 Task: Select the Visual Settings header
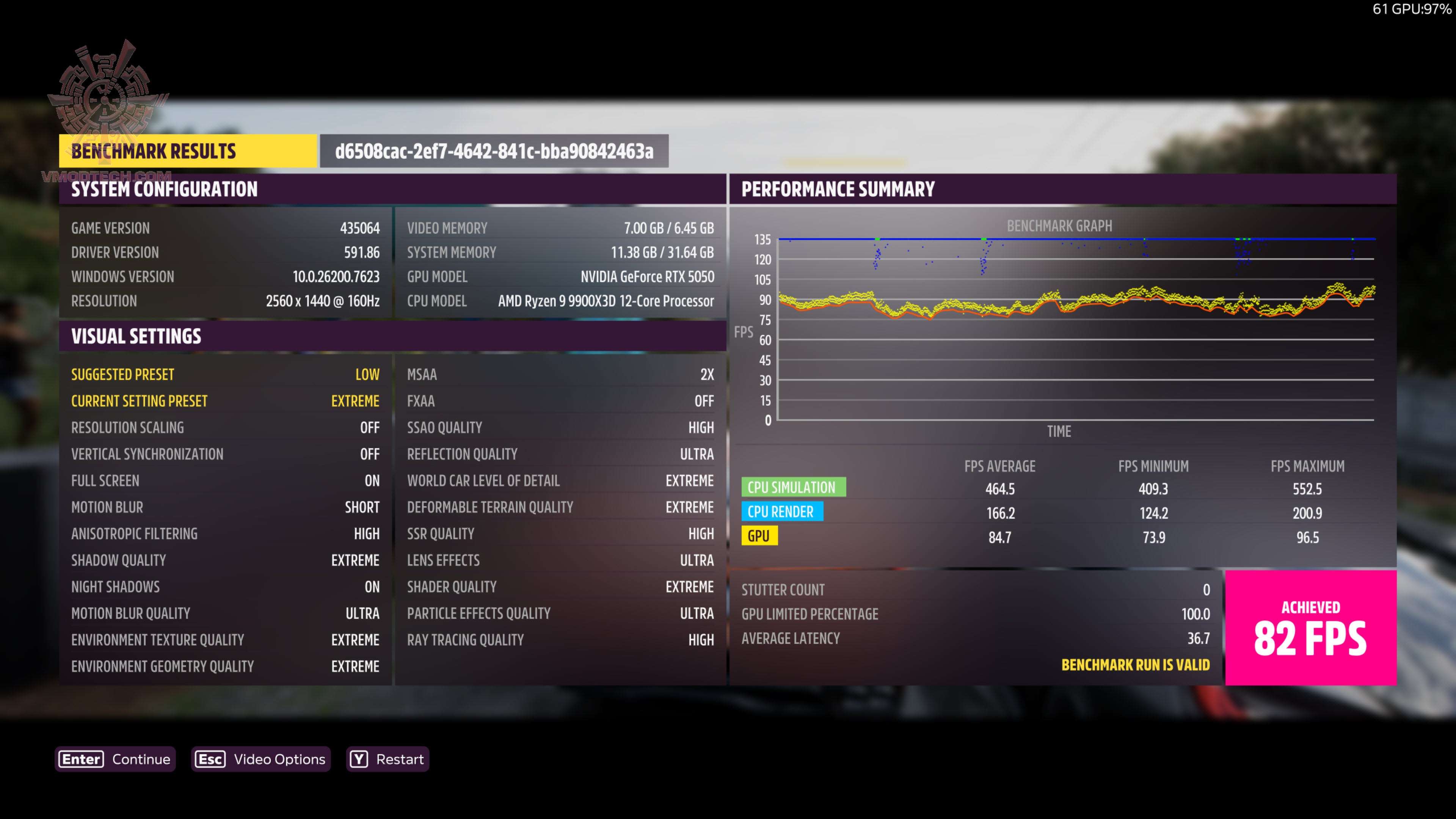136,336
